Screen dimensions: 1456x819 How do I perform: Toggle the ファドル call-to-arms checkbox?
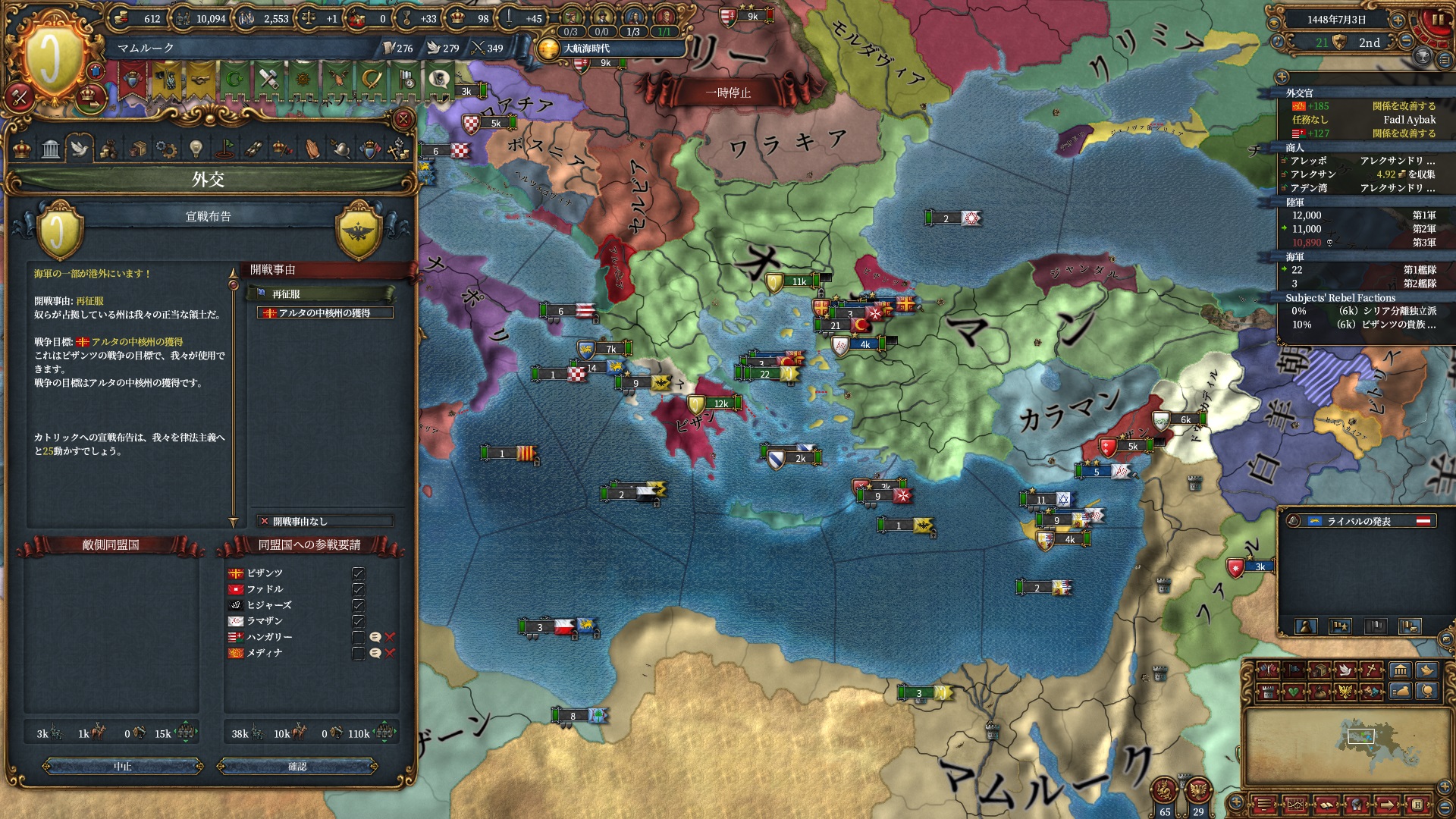click(358, 589)
